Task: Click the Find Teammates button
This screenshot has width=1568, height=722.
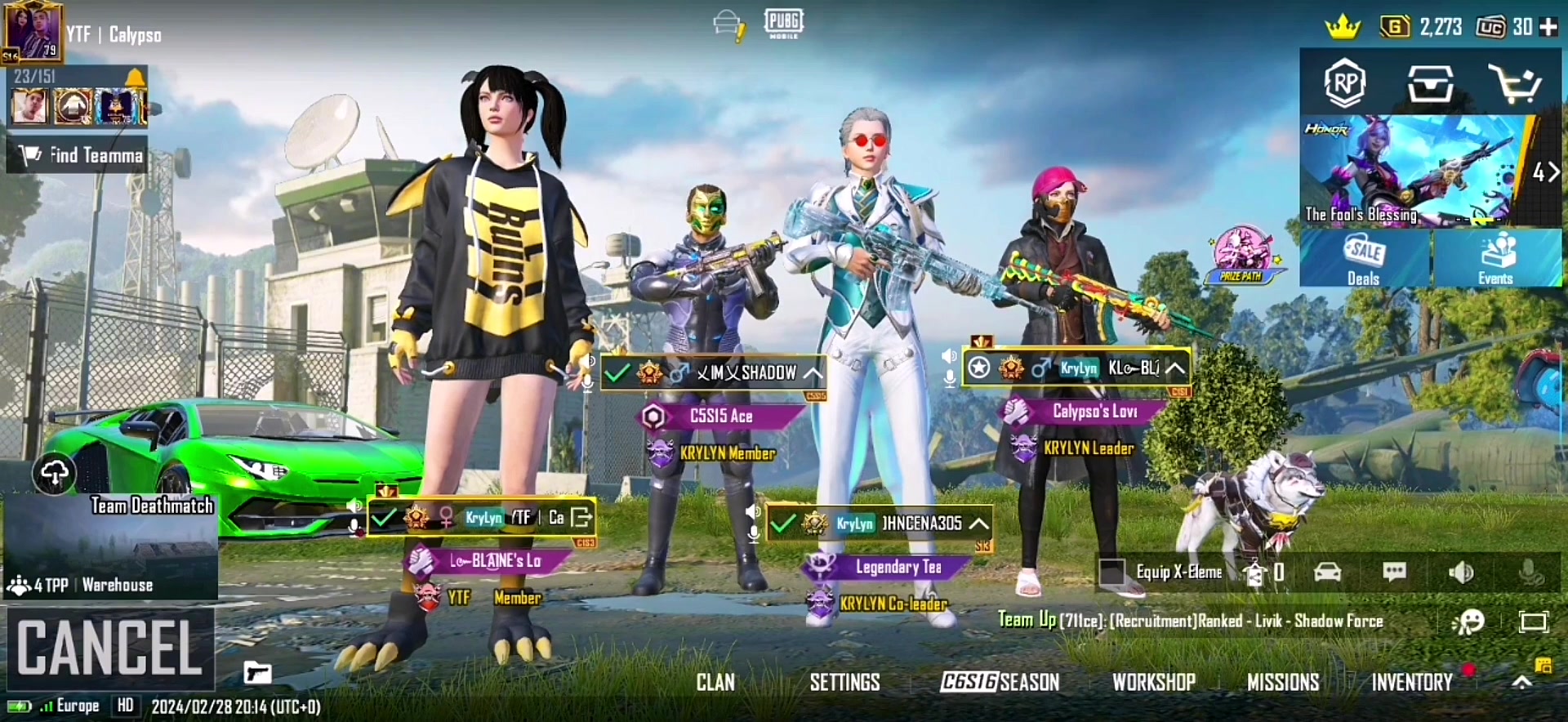Action: (x=78, y=155)
